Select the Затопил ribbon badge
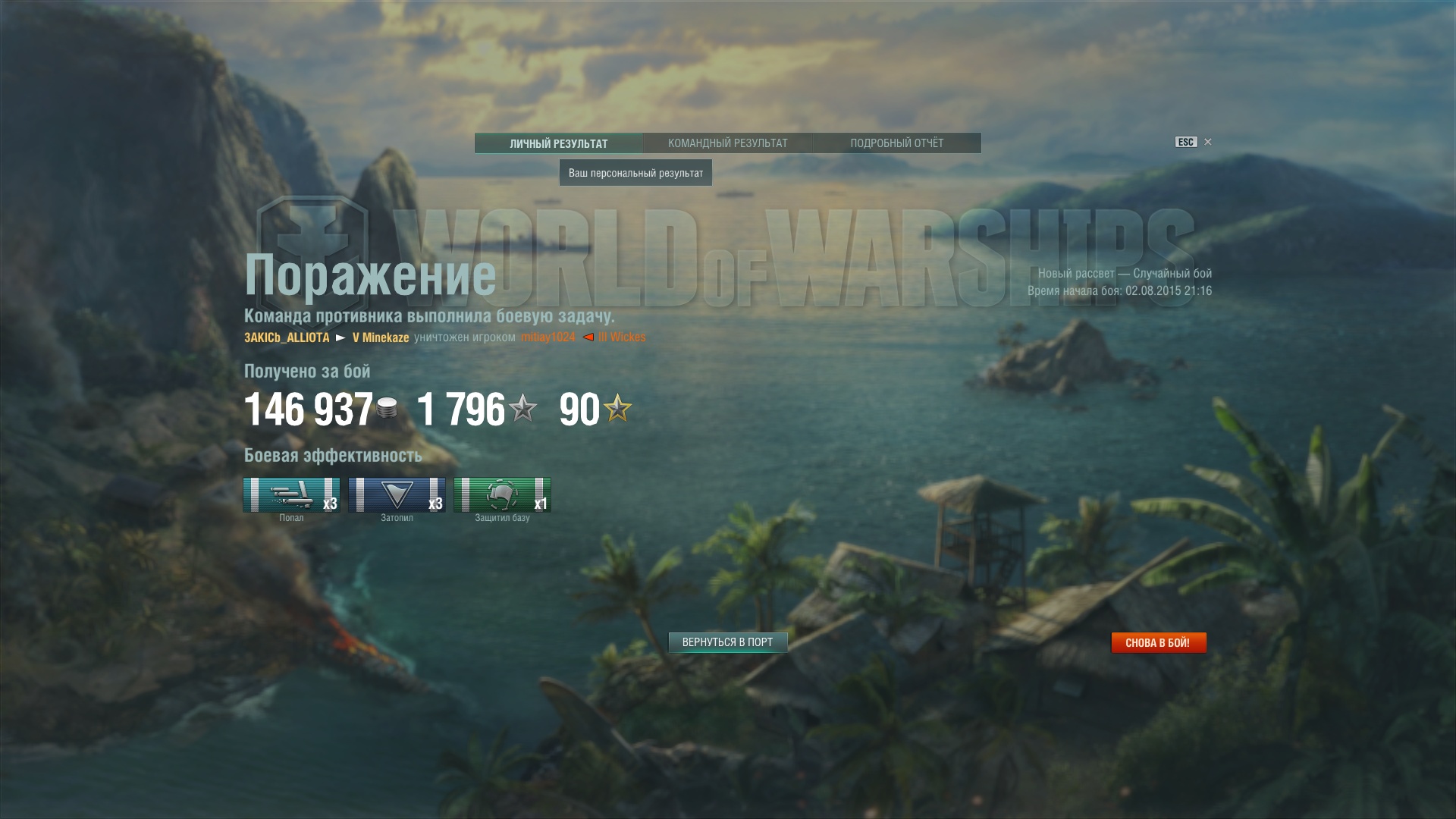Viewport: 1456px width, 819px height. pyautogui.click(x=397, y=495)
